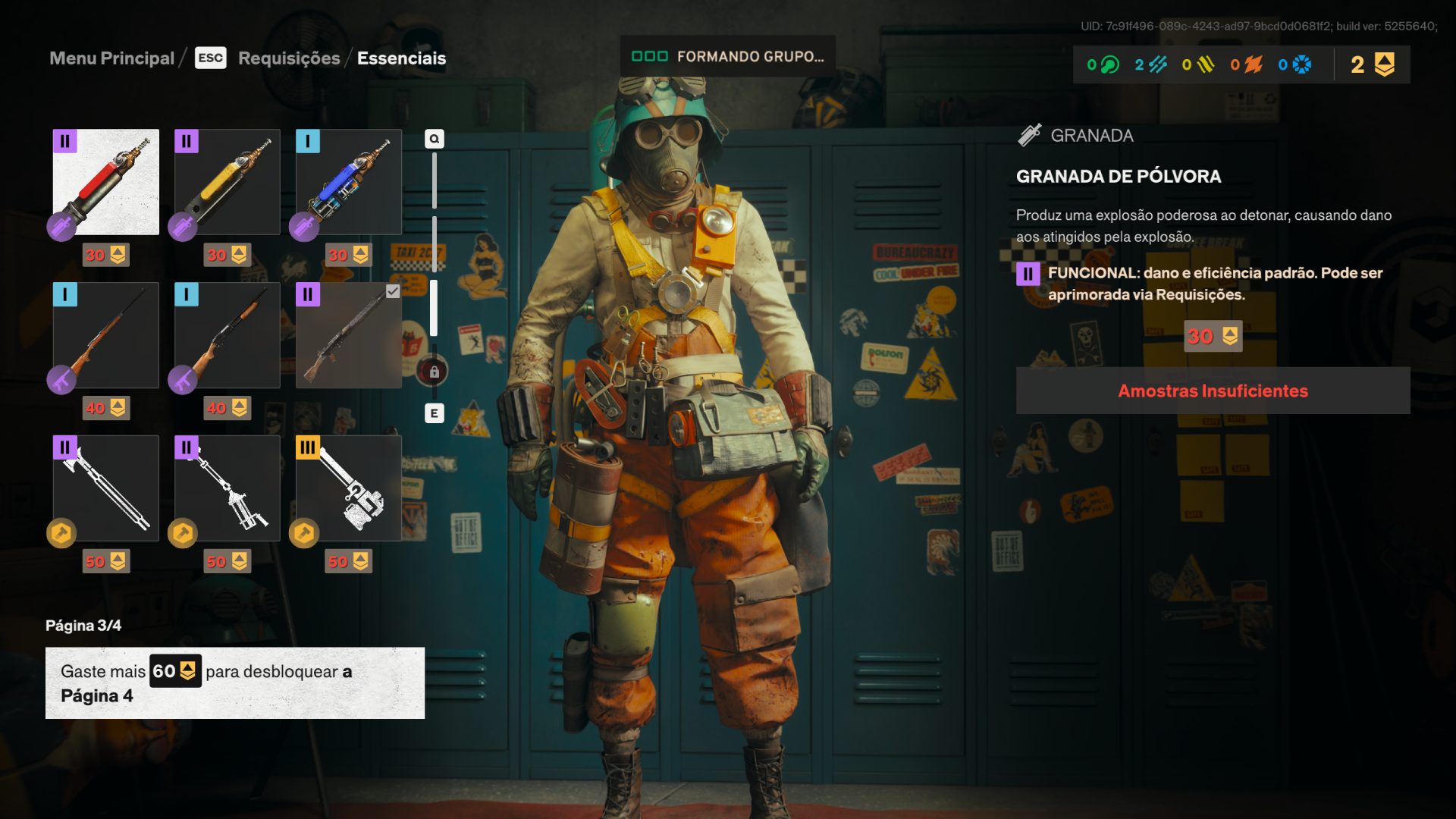Click the locked page 4 indicator
Image resolution: width=1456 pixels, height=819 pixels.
tap(434, 372)
